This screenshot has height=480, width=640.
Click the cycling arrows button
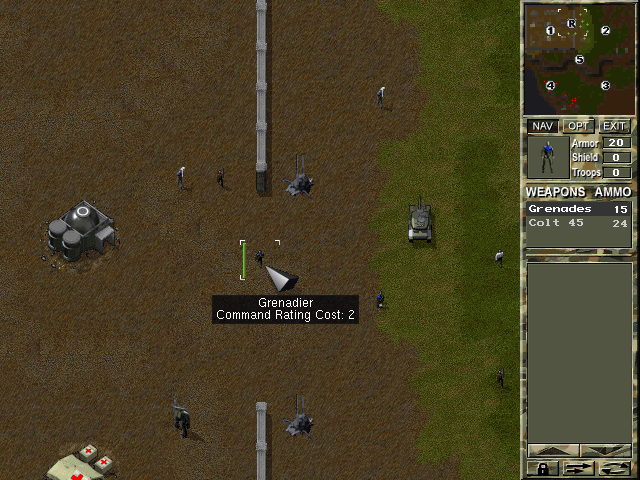pyautogui.click(x=615, y=467)
